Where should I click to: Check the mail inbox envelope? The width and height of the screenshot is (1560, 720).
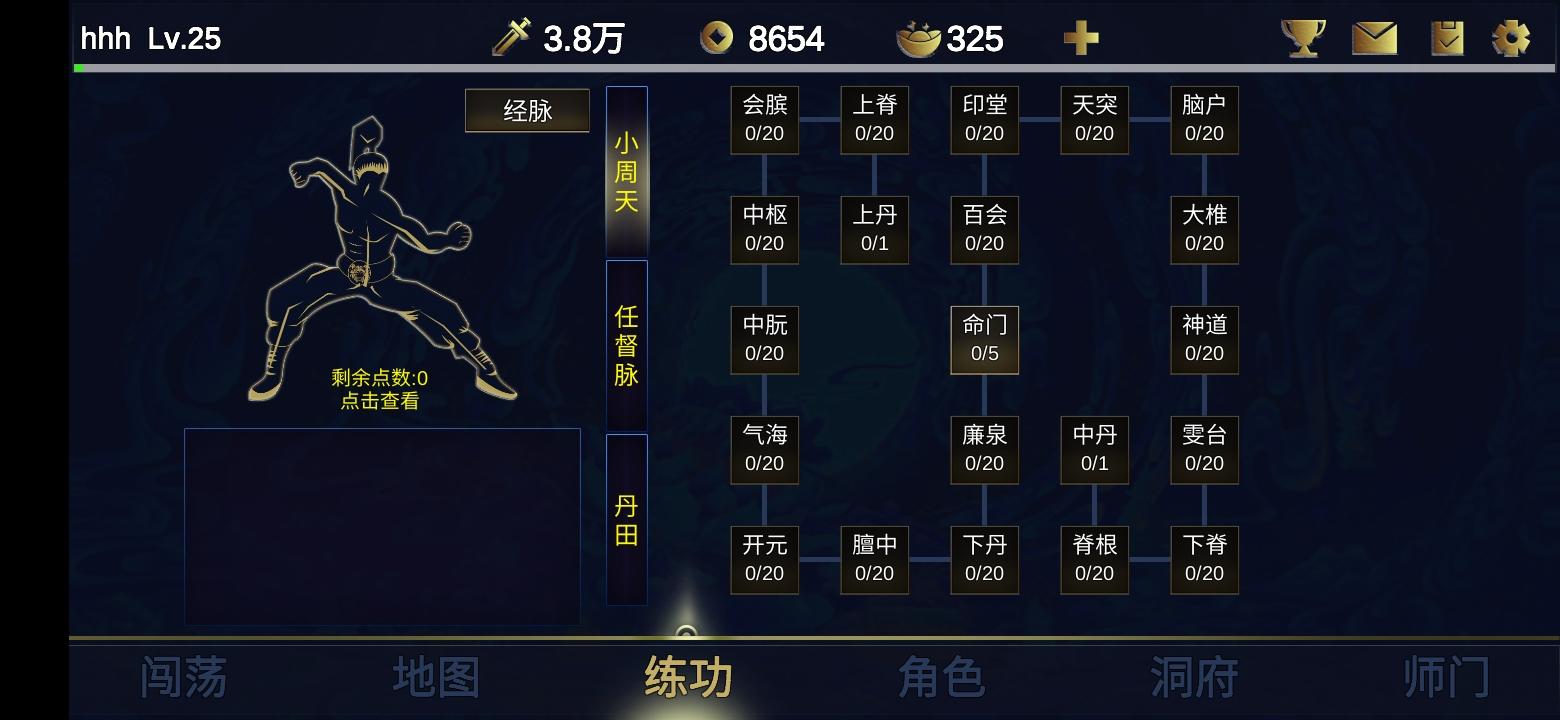1373,38
